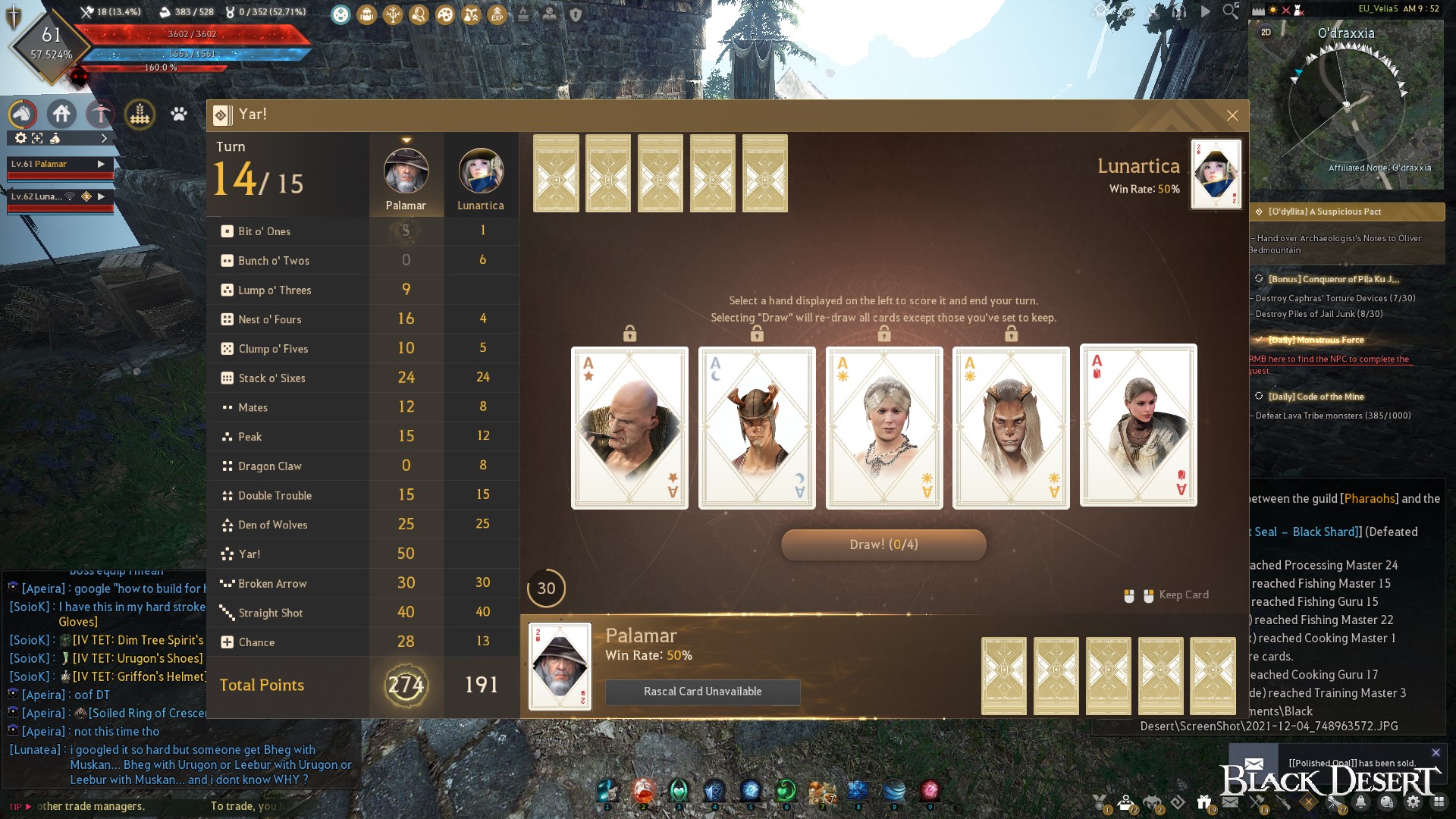Viewport: 1456px width, 819px height.
Task: Expand the chevron under the left gear icons
Action: click(105, 139)
